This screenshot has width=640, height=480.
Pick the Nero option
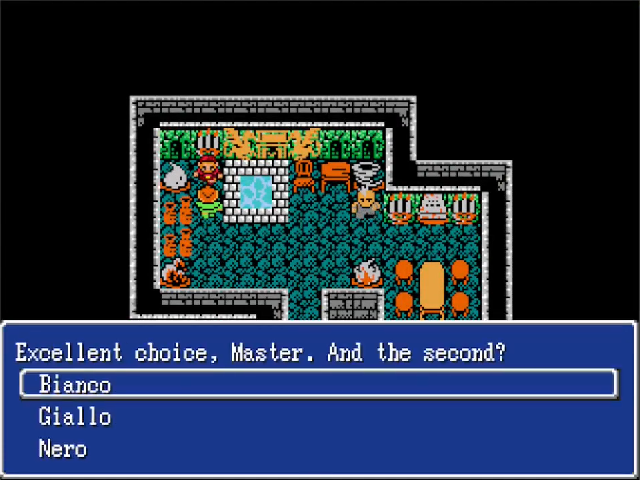coord(62,449)
